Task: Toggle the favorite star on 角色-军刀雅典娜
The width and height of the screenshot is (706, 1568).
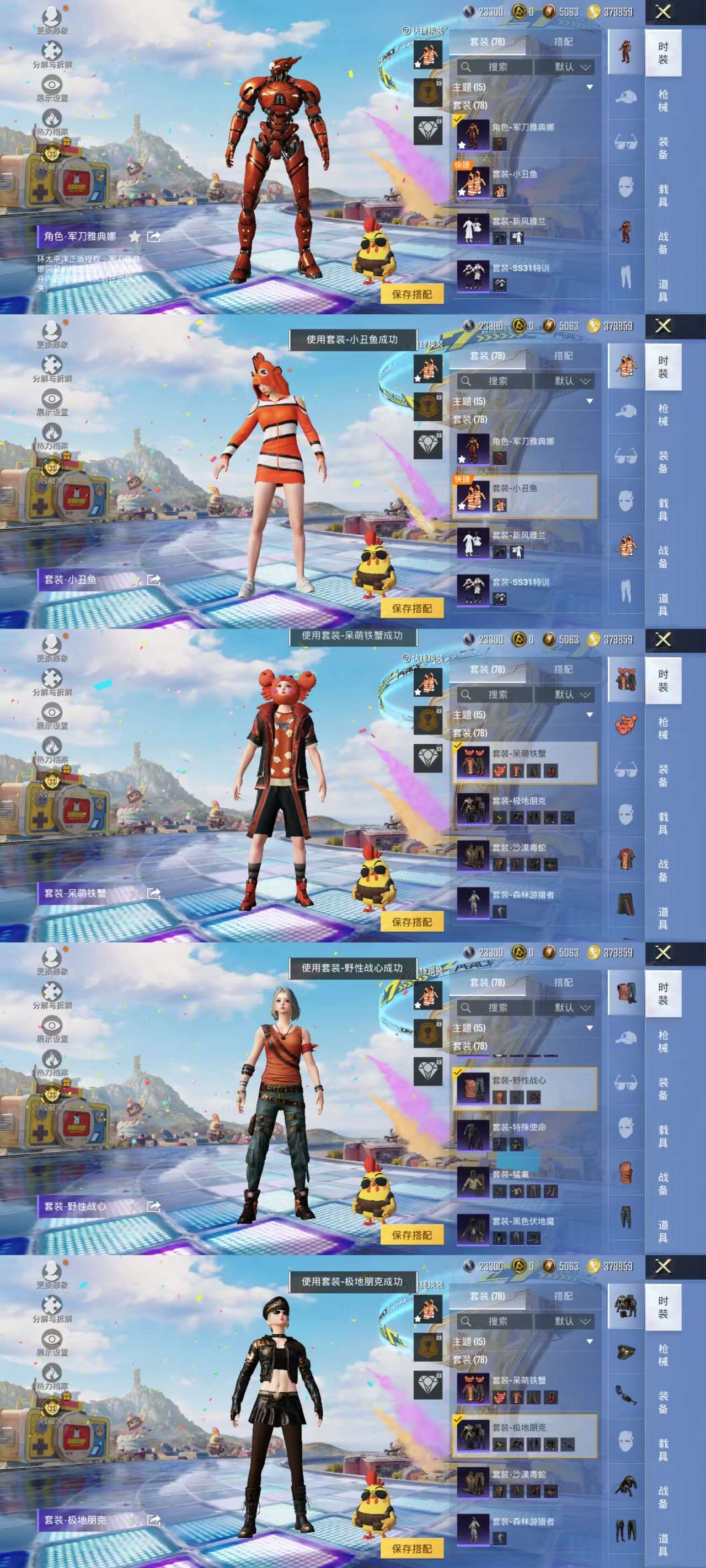Action: click(x=462, y=145)
